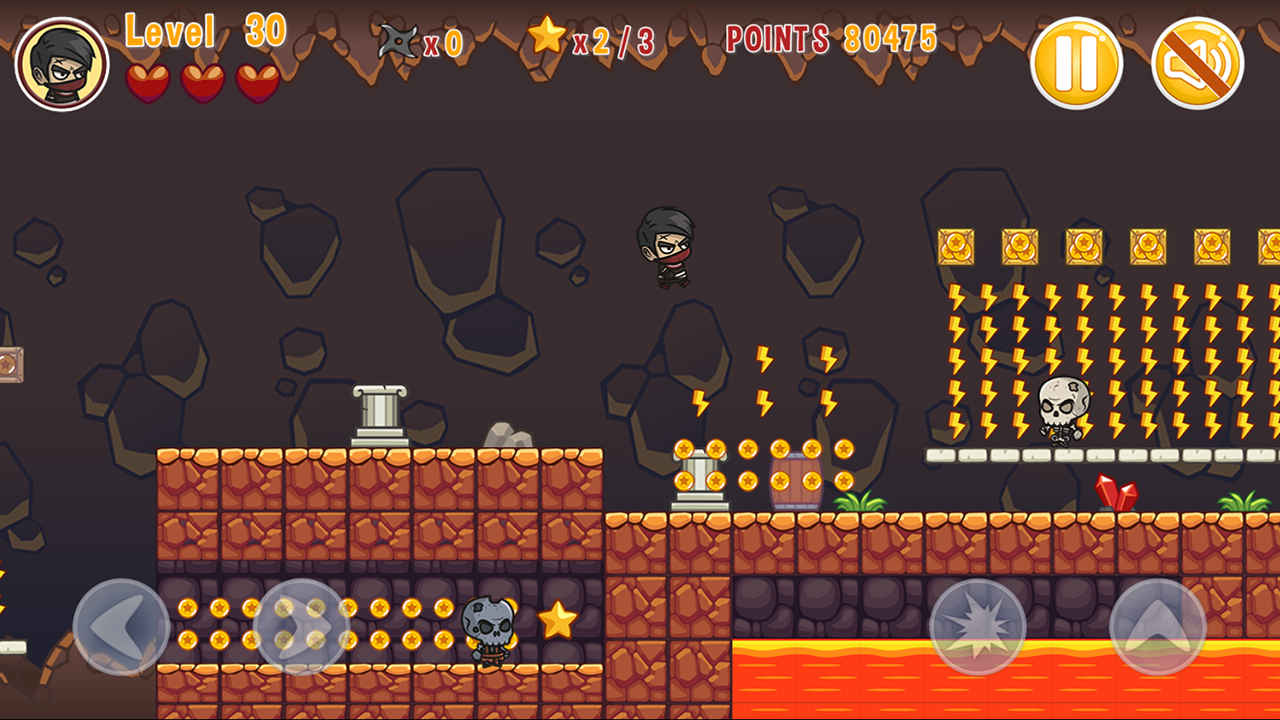Pause the game with the yellow button

coord(1076,63)
